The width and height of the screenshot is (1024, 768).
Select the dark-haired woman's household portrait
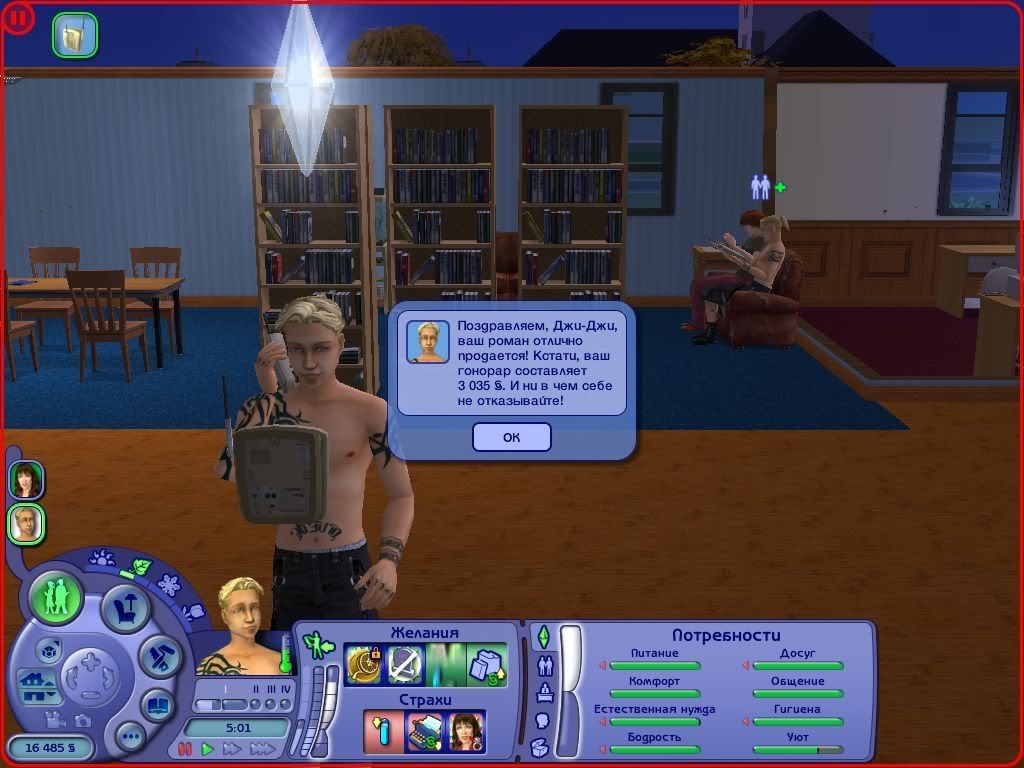(x=26, y=480)
